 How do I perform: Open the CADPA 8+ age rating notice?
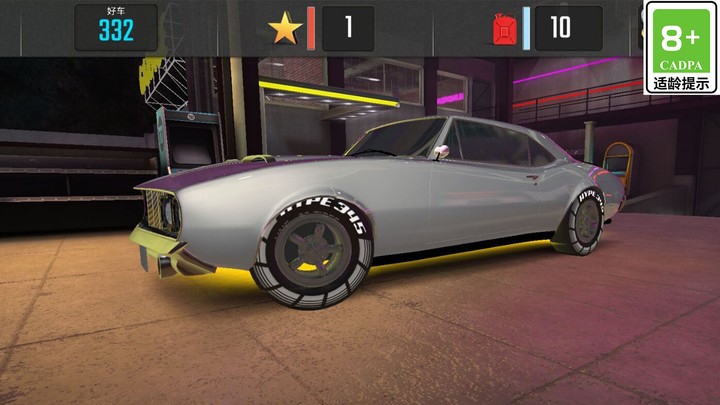[680, 48]
